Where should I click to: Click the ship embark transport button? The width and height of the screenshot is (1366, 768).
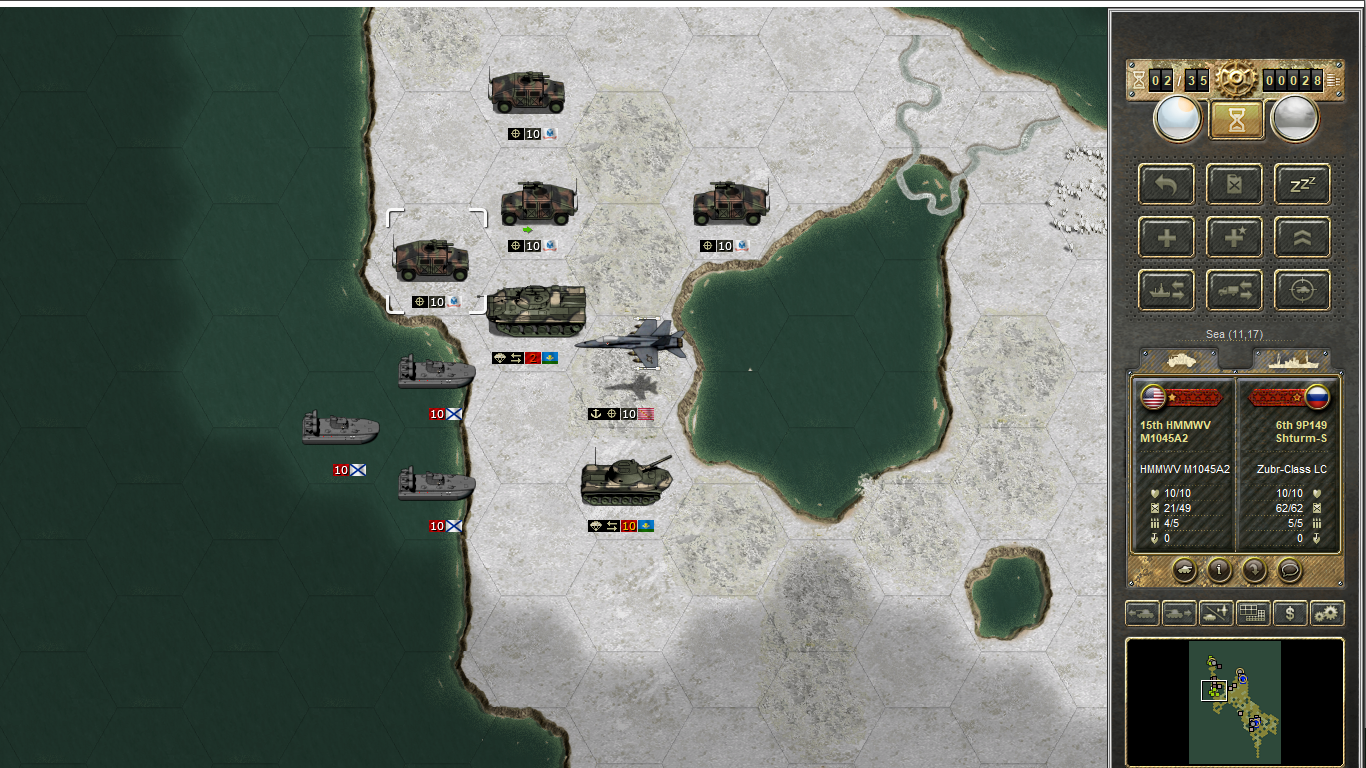(1166, 290)
